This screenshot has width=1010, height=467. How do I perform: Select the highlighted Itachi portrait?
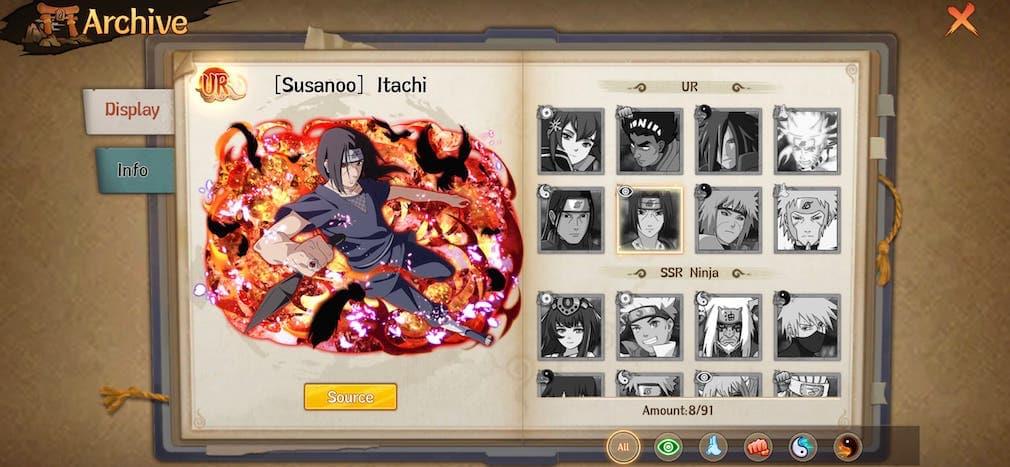click(x=650, y=219)
